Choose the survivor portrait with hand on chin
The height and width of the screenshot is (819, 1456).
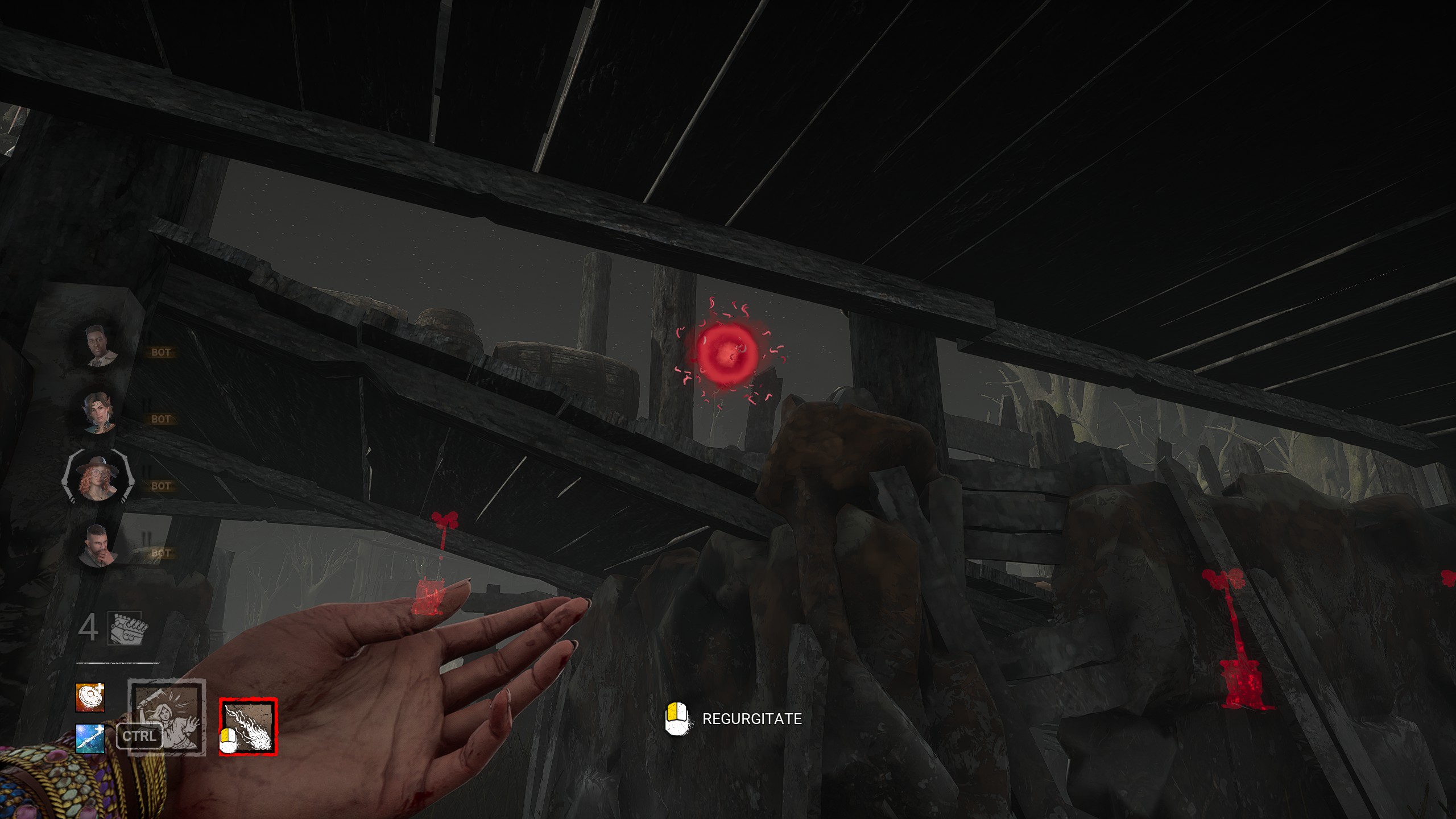[x=98, y=547]
